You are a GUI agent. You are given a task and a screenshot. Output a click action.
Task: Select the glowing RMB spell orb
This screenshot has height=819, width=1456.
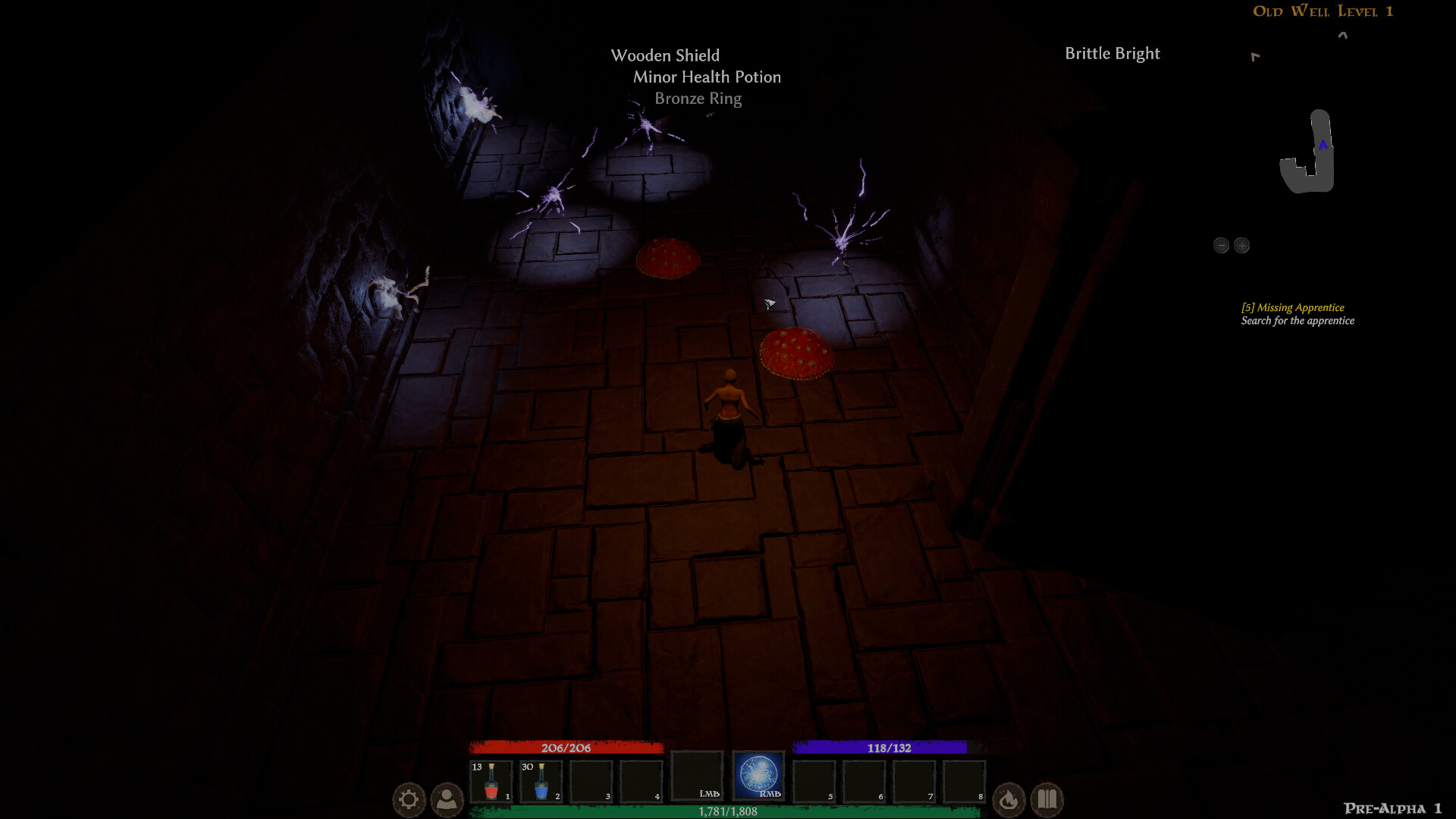tap(758, 777)
